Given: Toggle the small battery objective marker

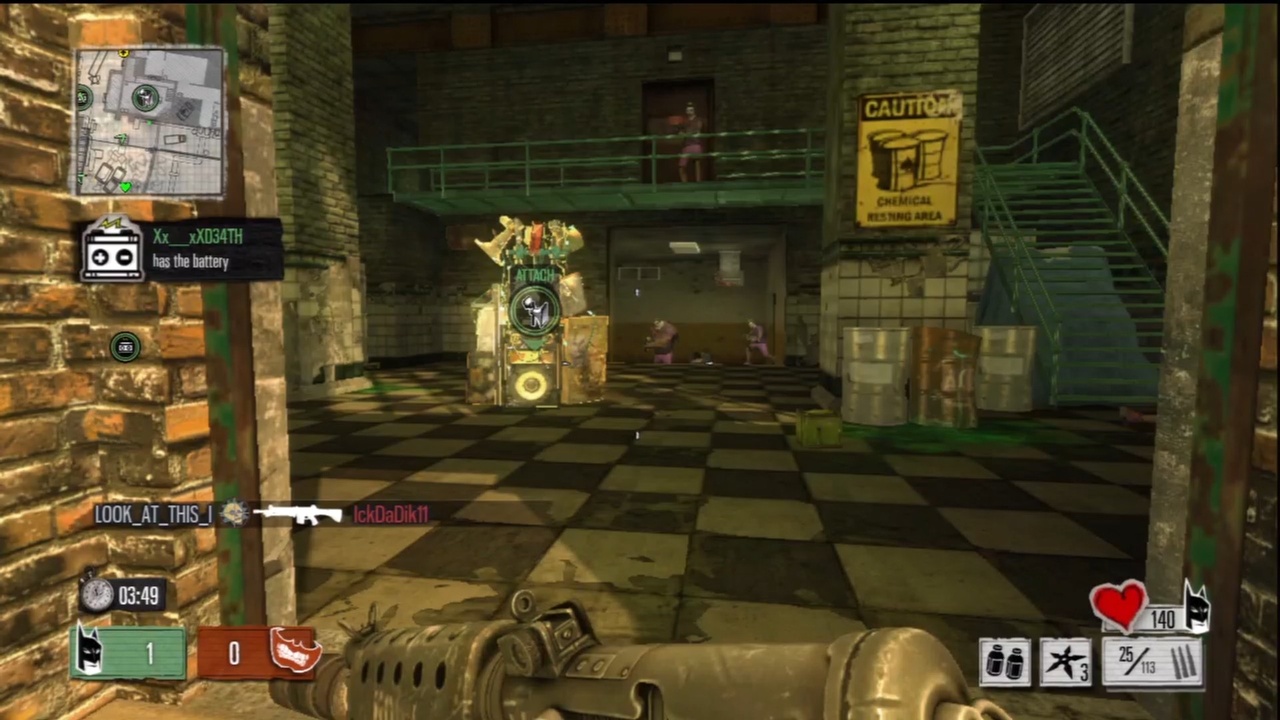Looking at the screenshot, I should [124, 346].
